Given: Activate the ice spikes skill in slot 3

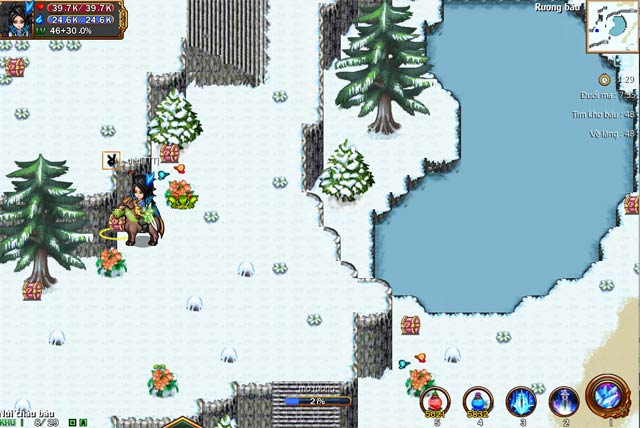Looking at the screenshot, I should 520,401.
